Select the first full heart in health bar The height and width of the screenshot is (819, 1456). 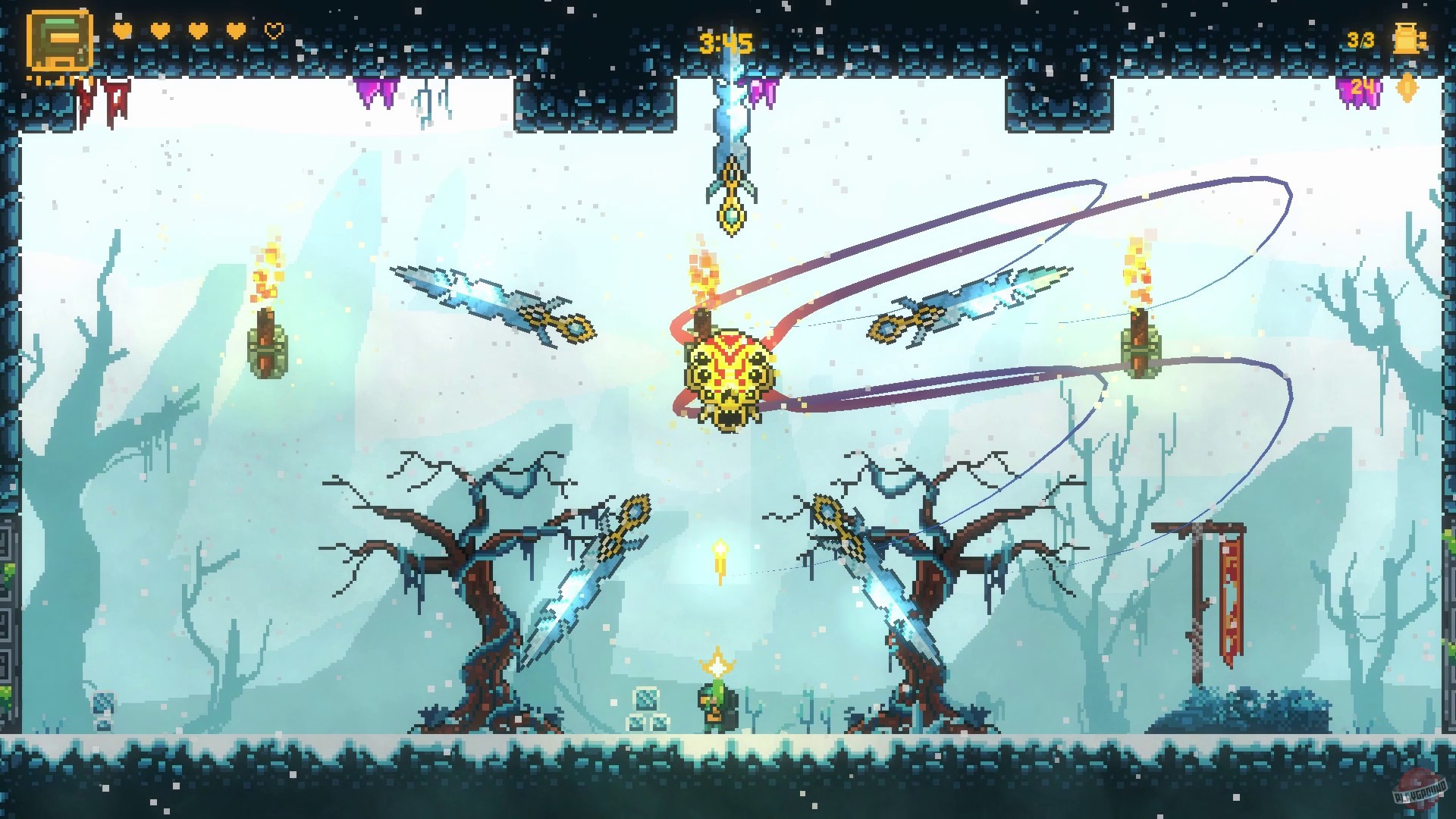click(x=121, y=30)
